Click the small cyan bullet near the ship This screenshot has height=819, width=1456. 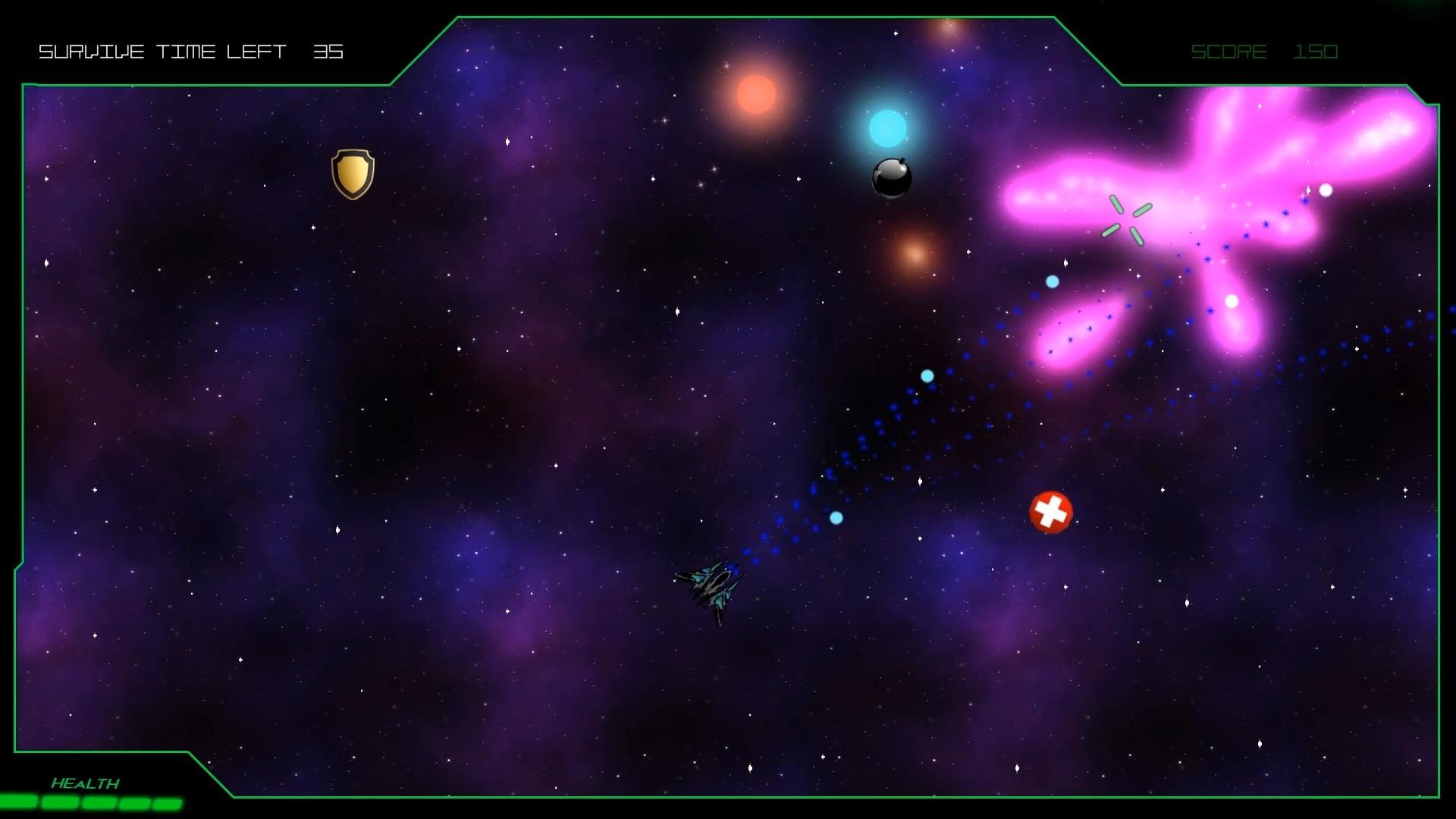[835, 517]
